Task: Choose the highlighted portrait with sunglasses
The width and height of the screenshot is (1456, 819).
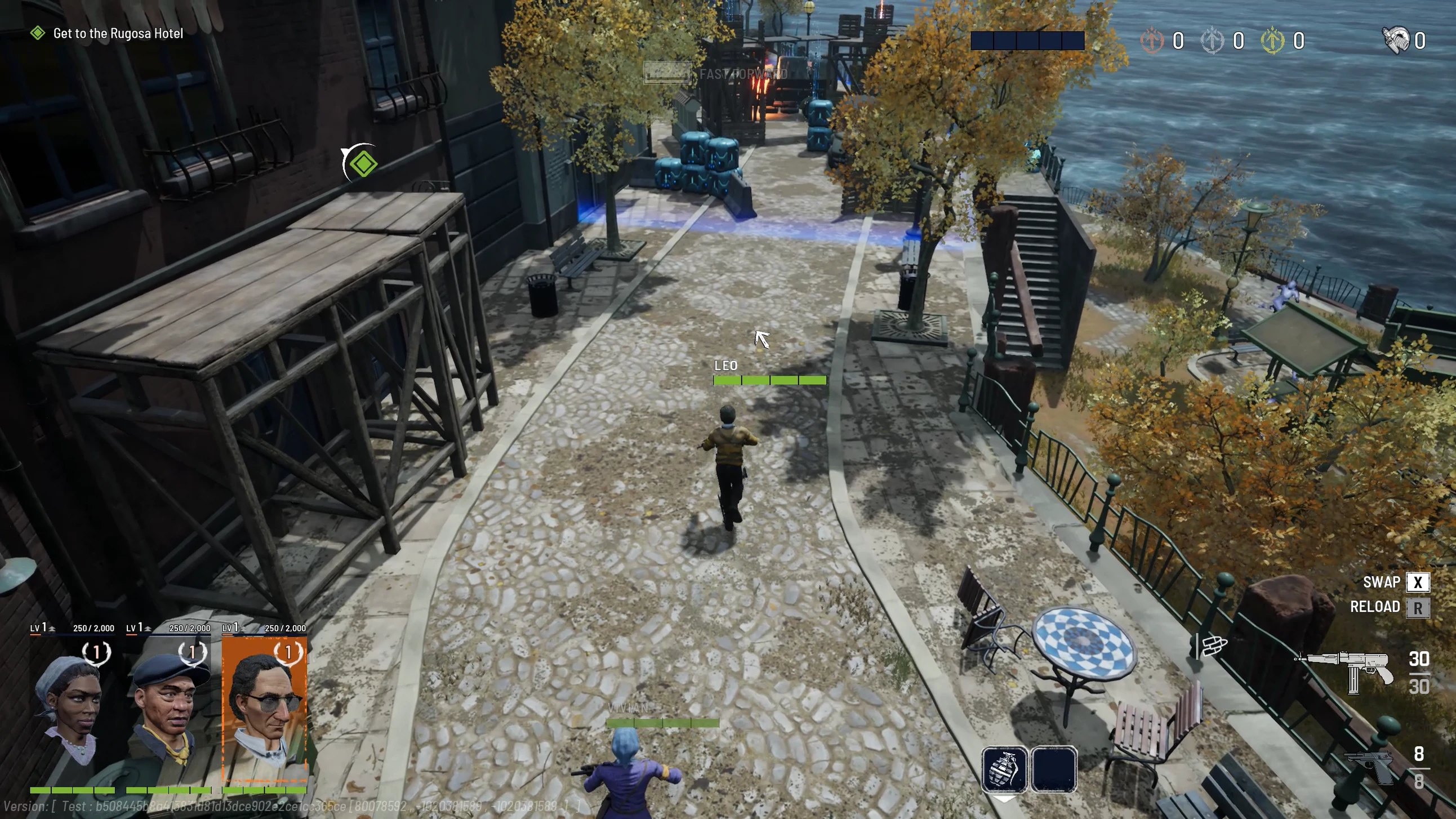Action: 265,712
